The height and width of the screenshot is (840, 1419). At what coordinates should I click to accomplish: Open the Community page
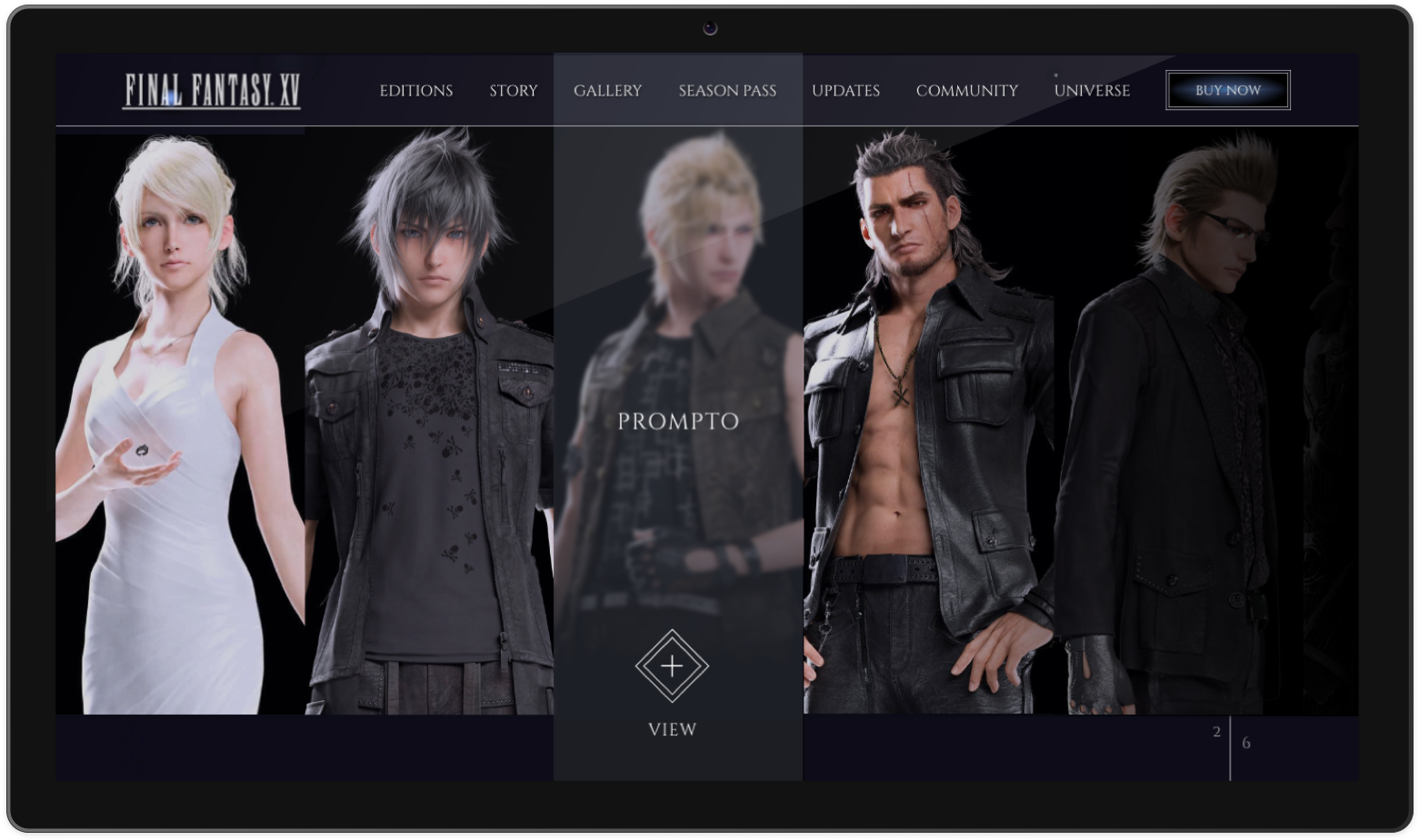(x=966, y=90)
